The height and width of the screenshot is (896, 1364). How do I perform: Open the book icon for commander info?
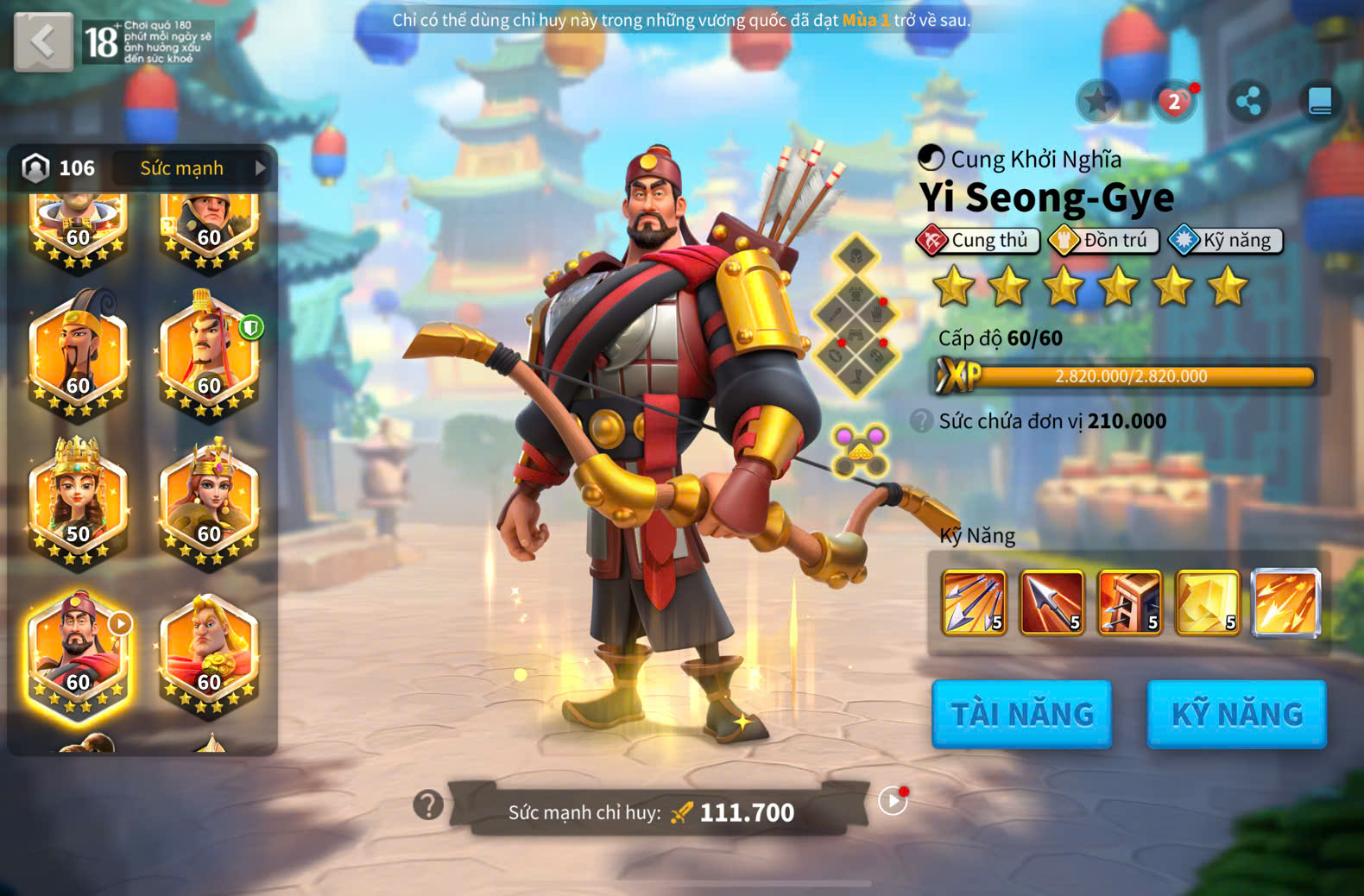tap(1320, 102)
